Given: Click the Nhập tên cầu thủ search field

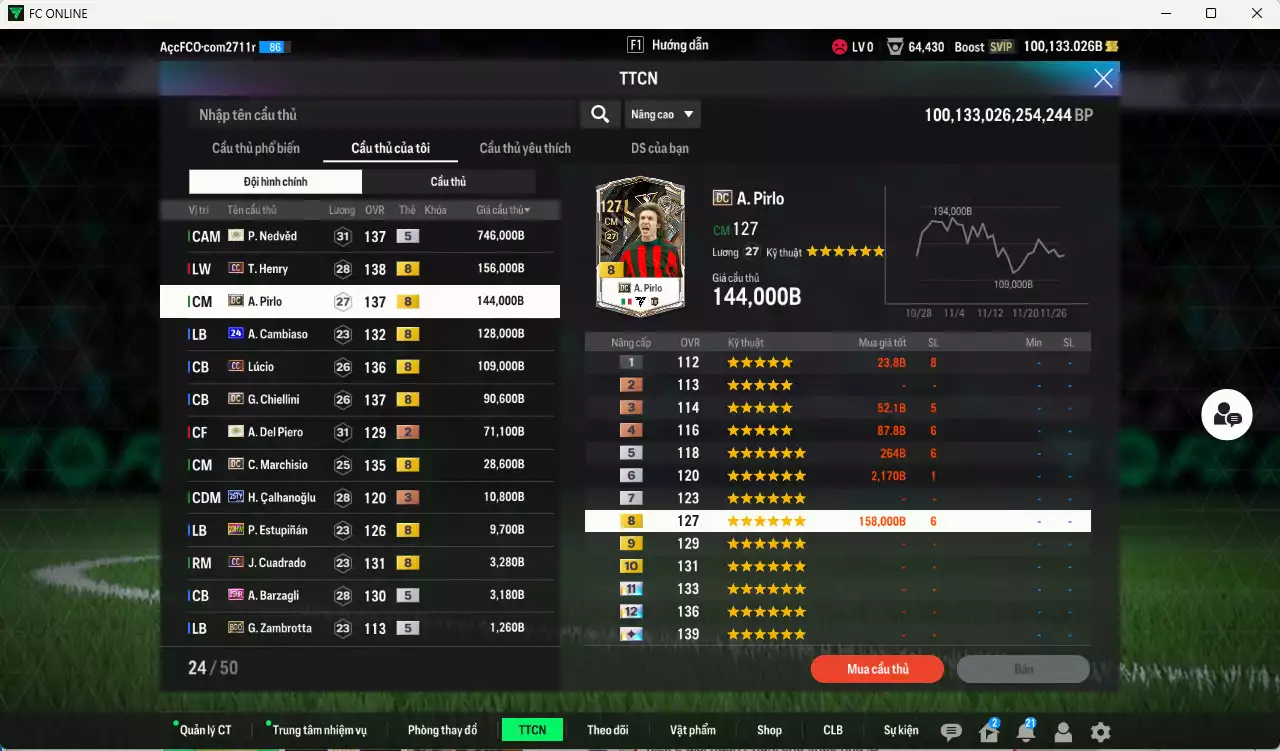Looking at the screenshot, I should (x=380, y=114).
